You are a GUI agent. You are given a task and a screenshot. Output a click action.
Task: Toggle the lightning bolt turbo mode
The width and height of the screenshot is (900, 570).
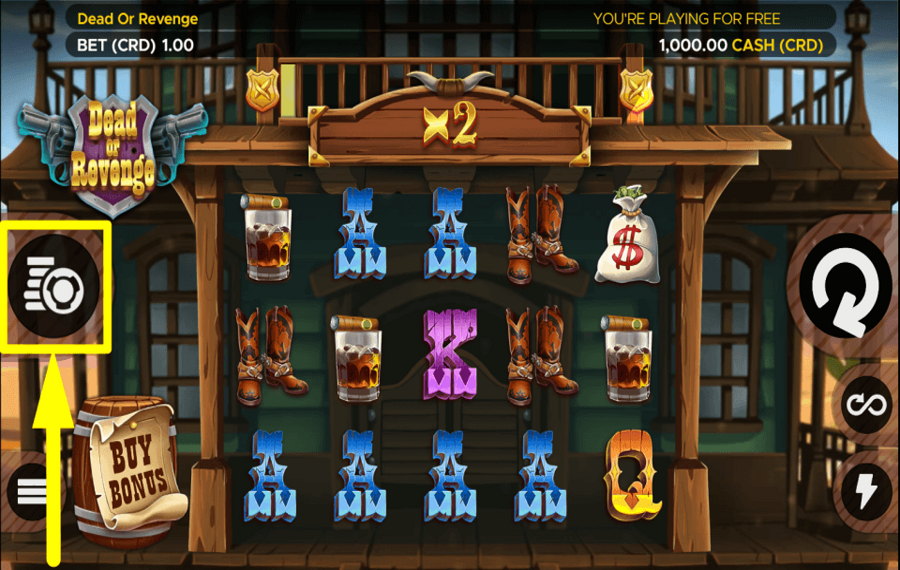[x=864, y=490]
